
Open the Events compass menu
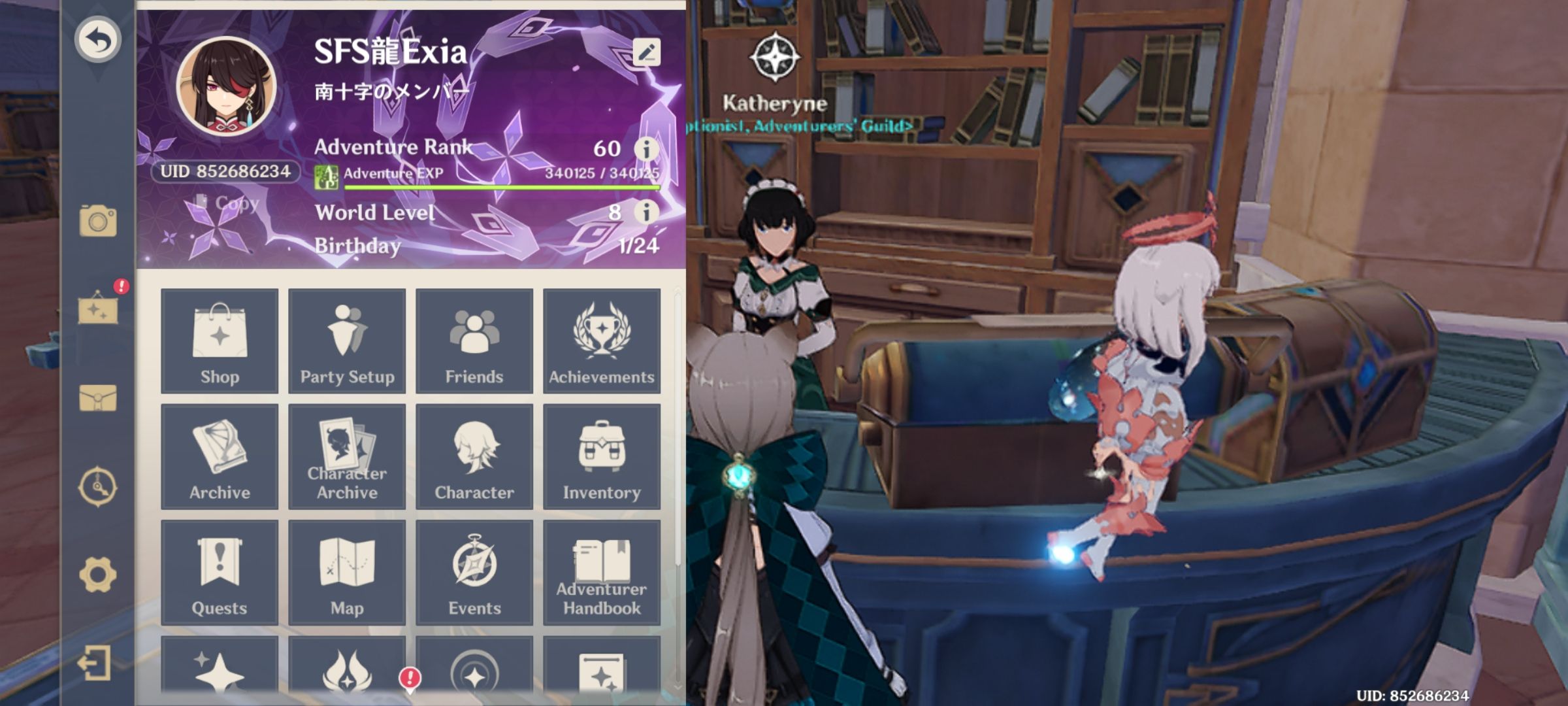[x=474, y=572]
